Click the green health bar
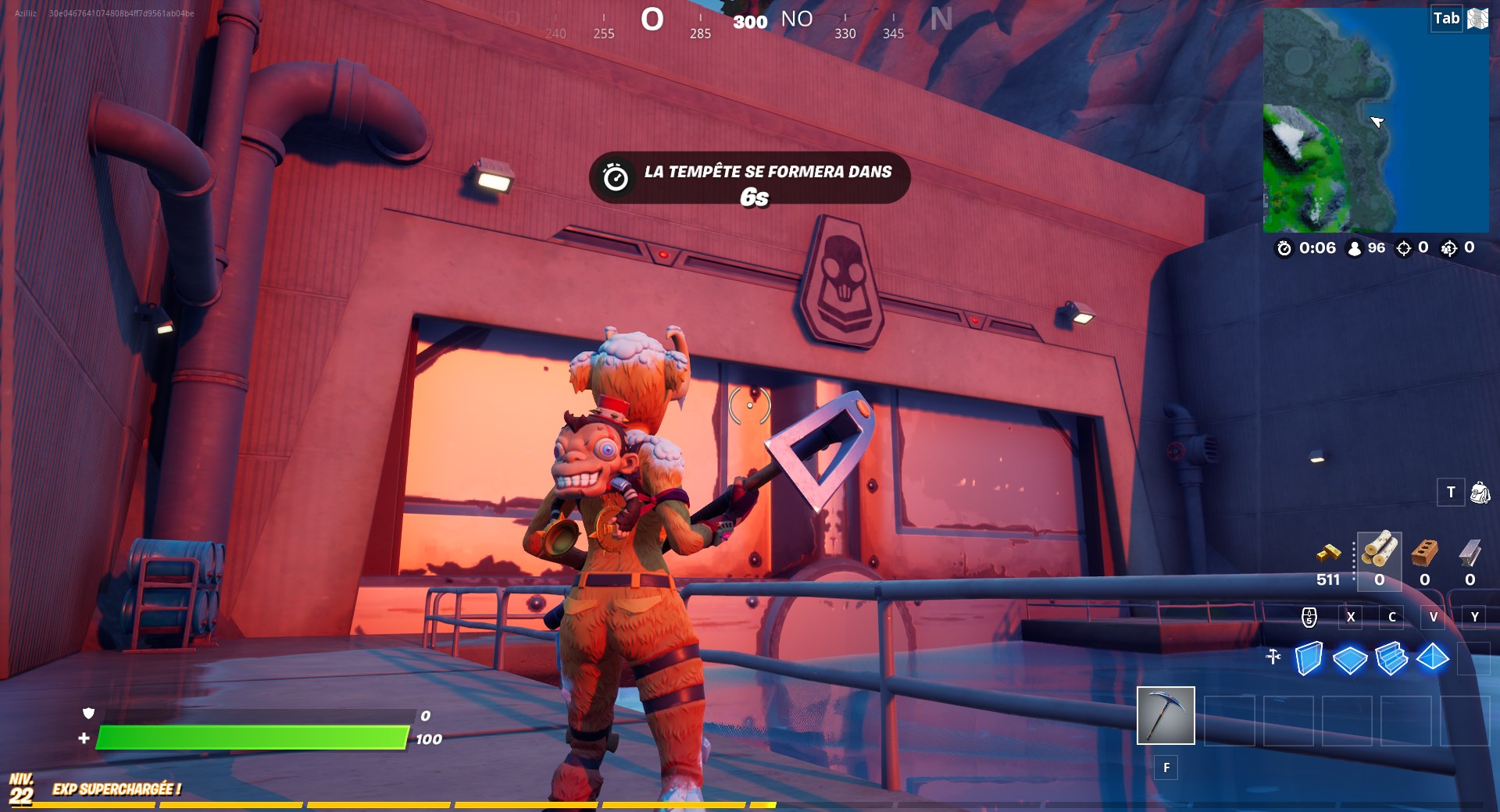Viewport: 1500px width, 812px height. pos(250,737)
